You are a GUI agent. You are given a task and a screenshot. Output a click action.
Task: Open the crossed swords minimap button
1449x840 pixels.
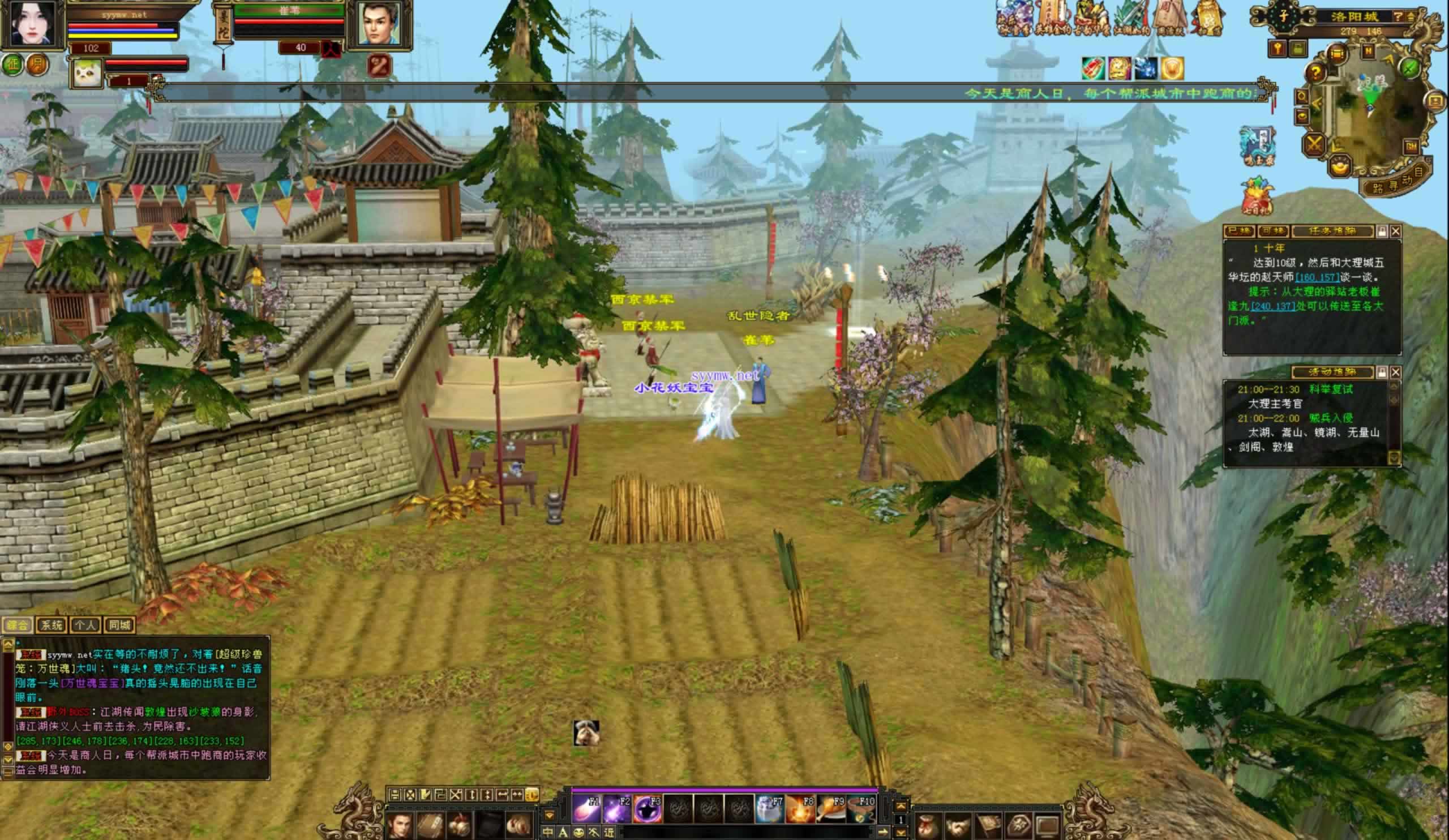tap(1314, 144)
